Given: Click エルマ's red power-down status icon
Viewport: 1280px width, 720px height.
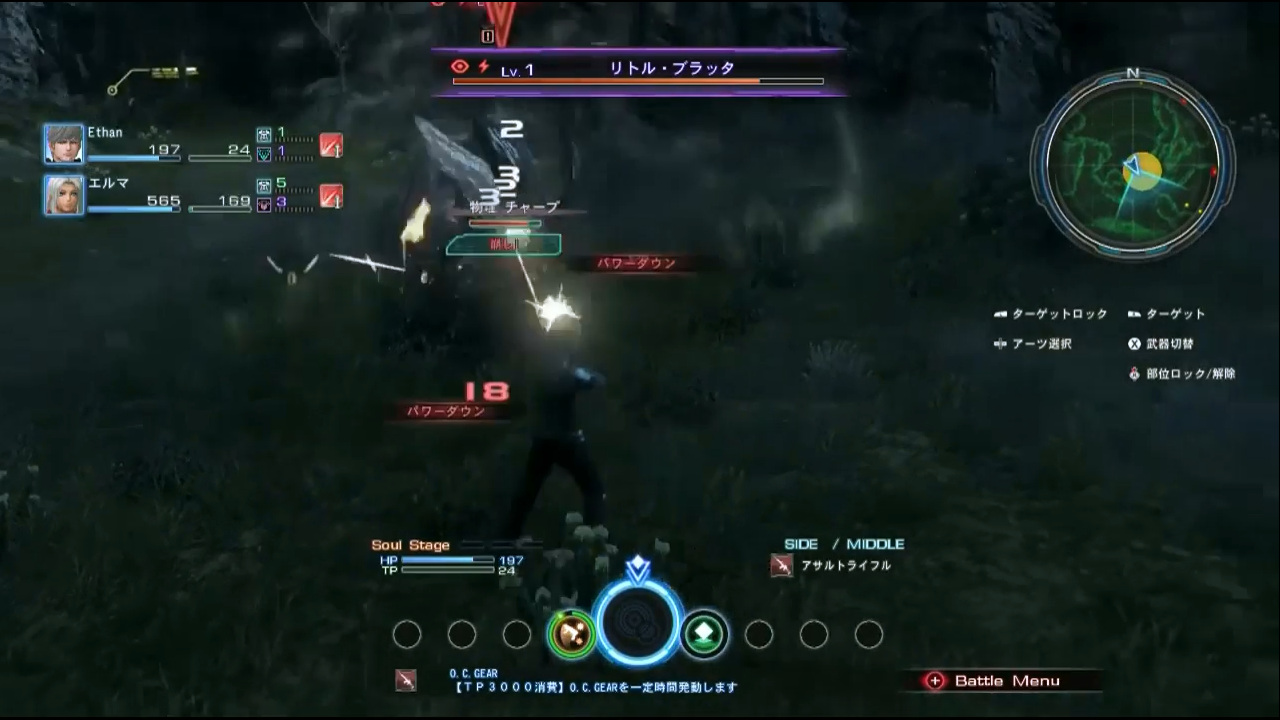Looking at the screenshot, I should tap(331, 196).
